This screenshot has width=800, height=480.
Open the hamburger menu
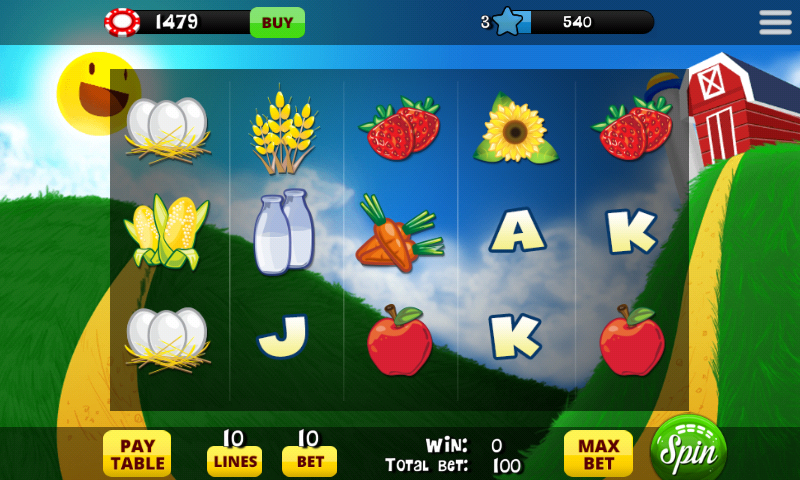[775, 22]
